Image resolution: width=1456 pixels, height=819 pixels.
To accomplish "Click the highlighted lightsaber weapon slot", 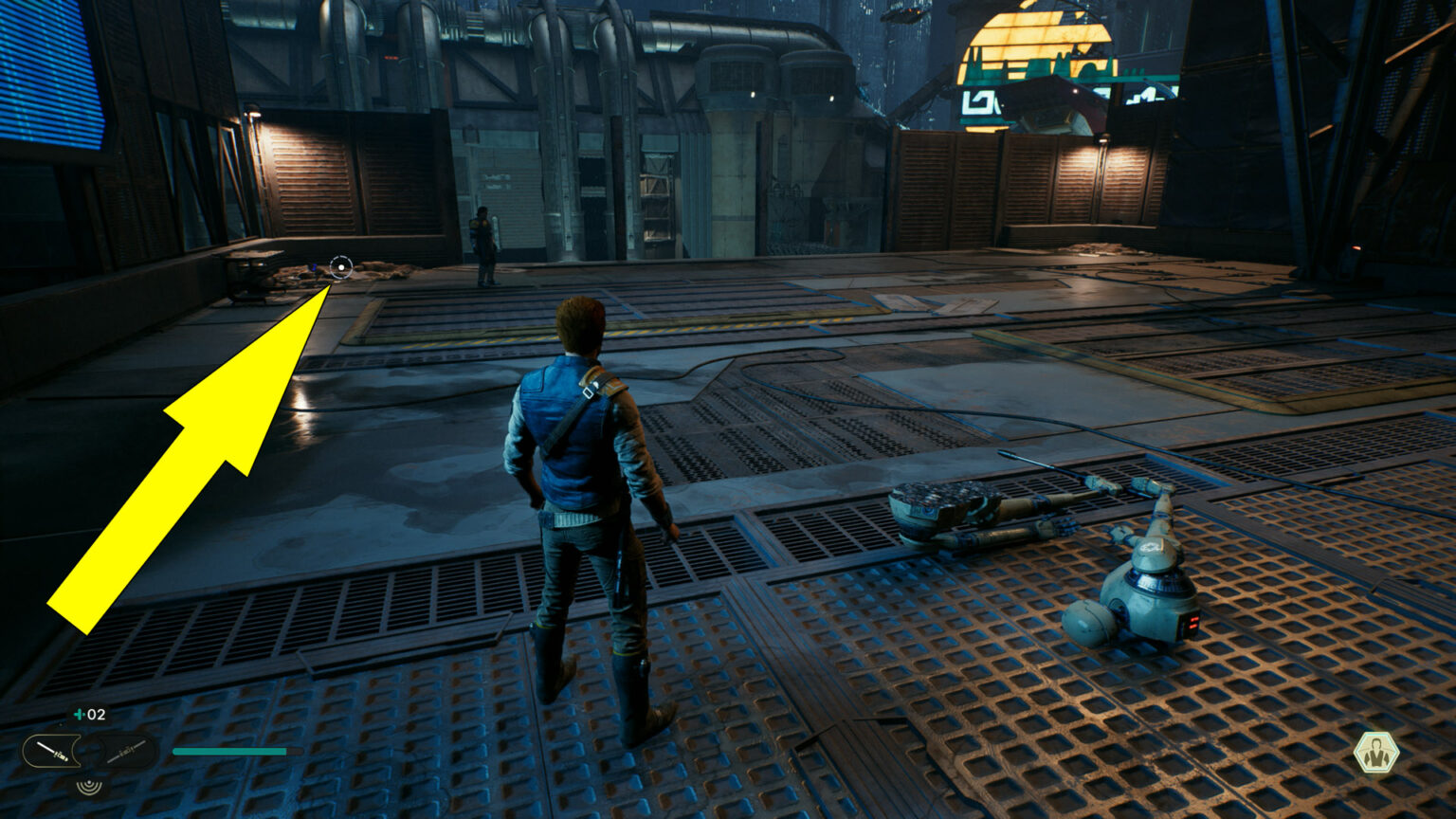I will 52,749.
